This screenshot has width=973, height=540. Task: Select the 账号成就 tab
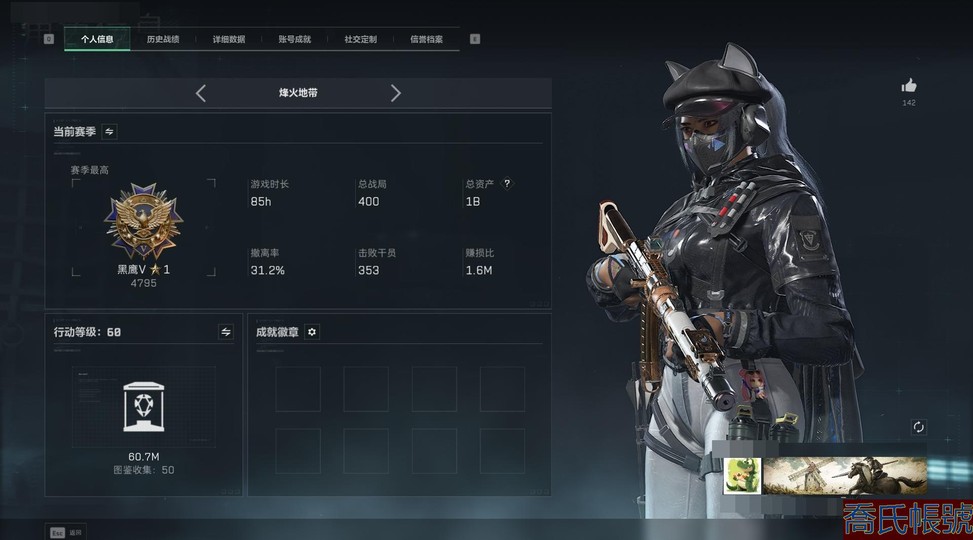tap(295, 39)
